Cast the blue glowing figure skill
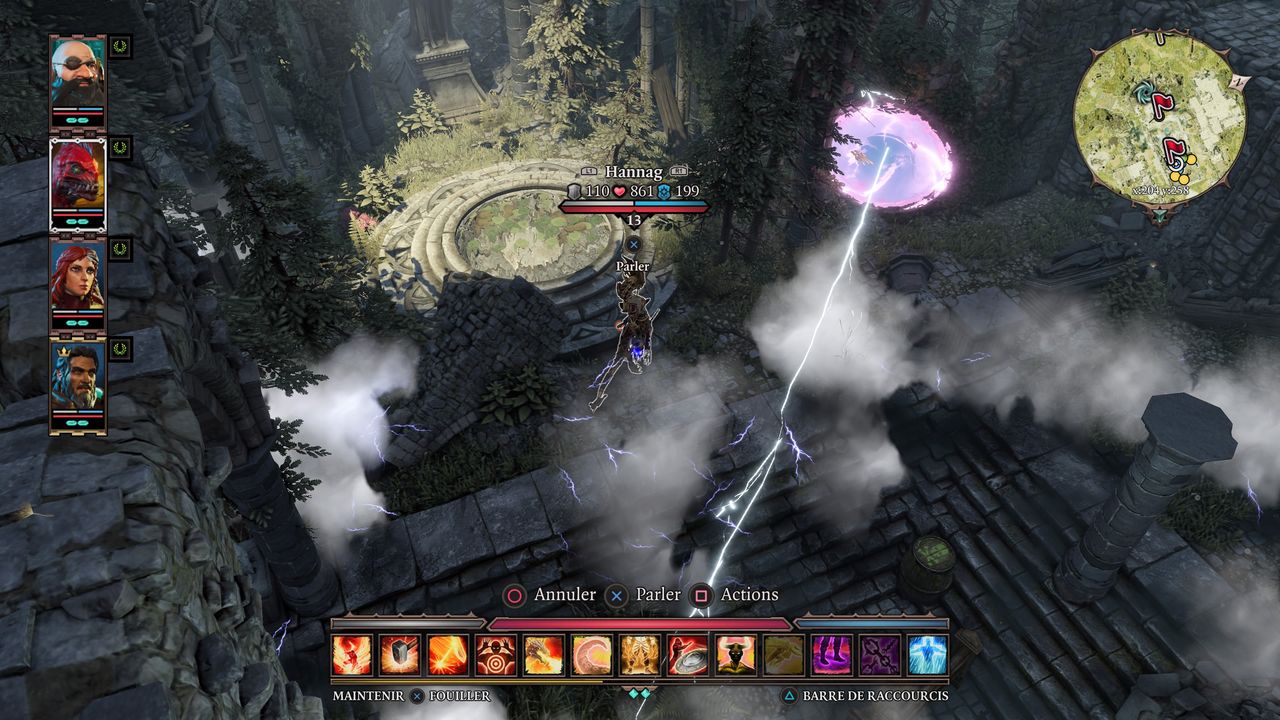This screenshot has width=1280, height=720. click(x=928, y=655)
